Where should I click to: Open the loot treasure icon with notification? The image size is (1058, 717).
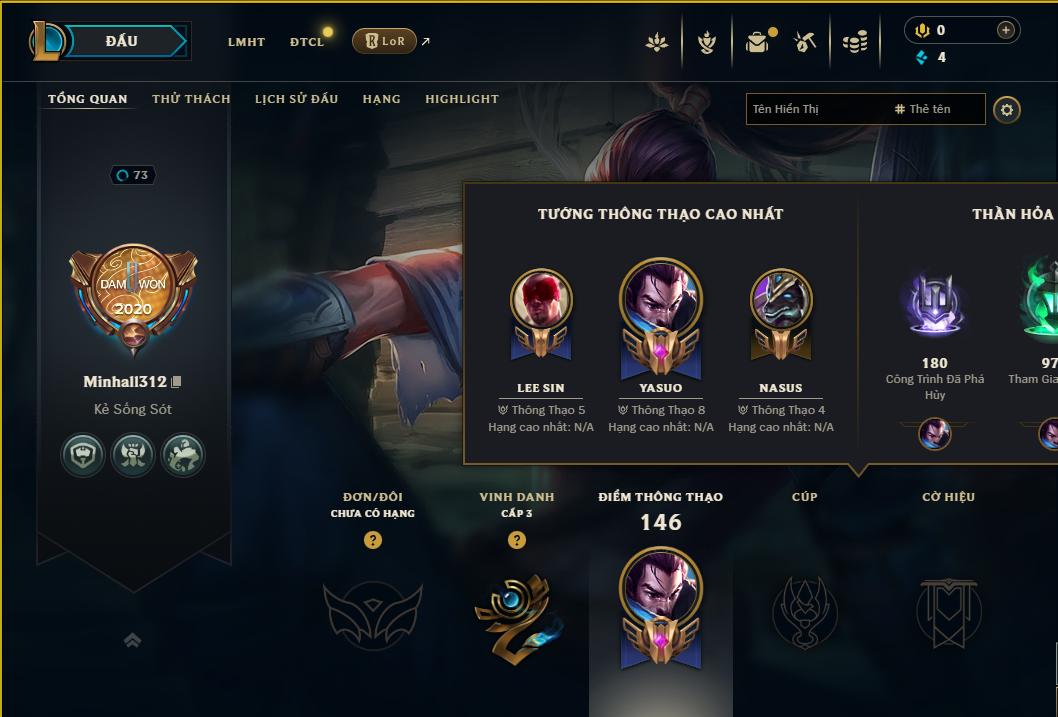pos(758,42)
